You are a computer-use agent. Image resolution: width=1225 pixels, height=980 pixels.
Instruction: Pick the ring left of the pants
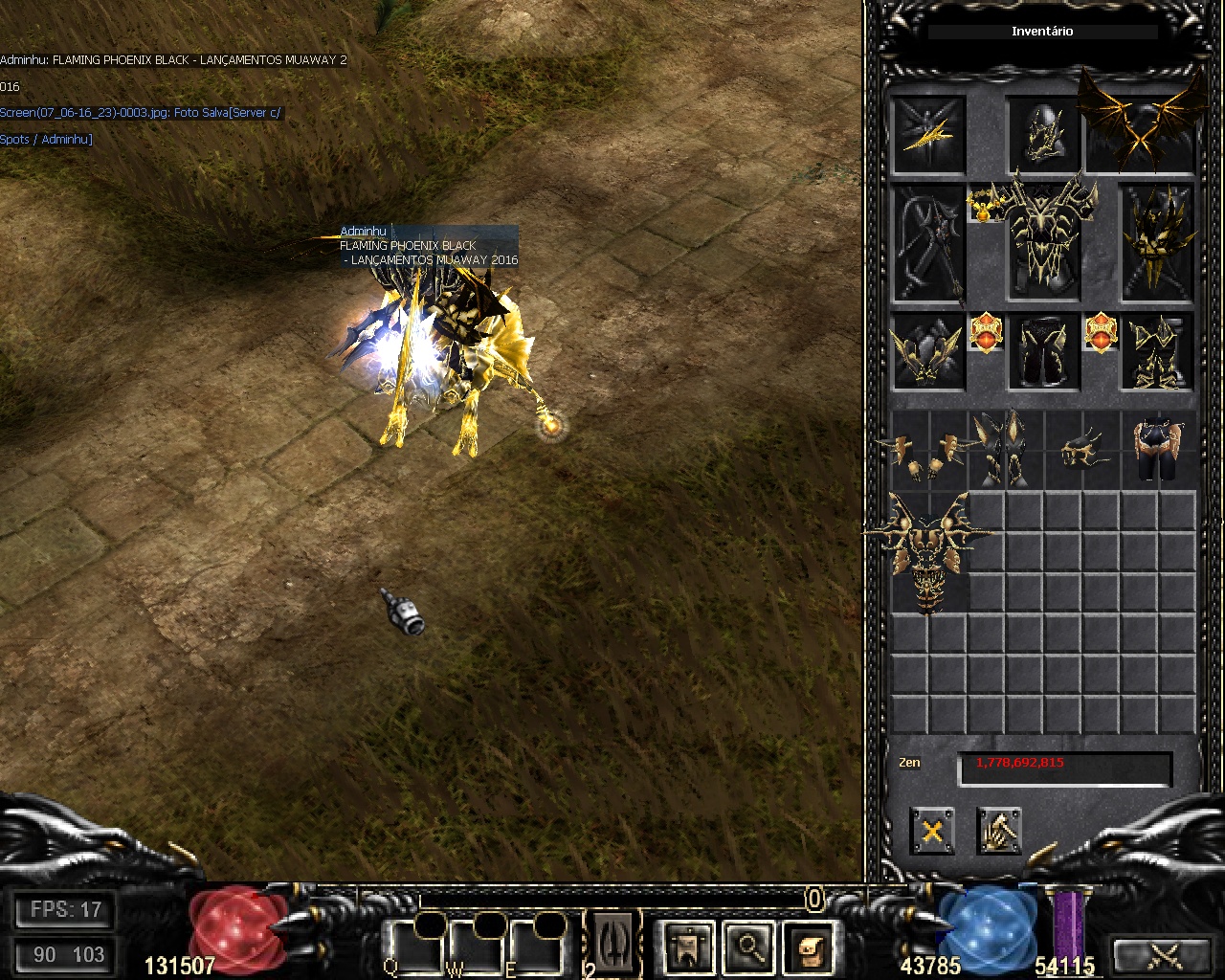tap(986, 333)
